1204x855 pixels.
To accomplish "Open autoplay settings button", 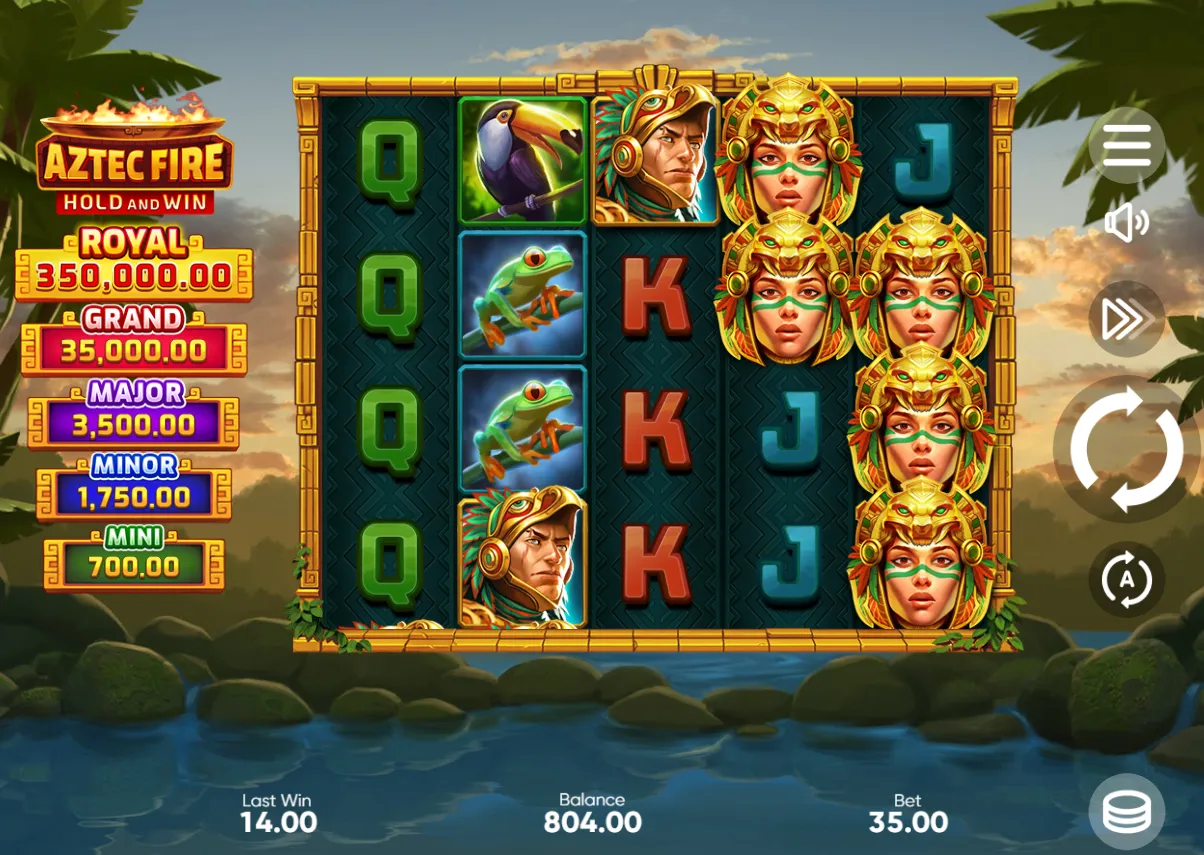I will click(x=1127, y=580).
